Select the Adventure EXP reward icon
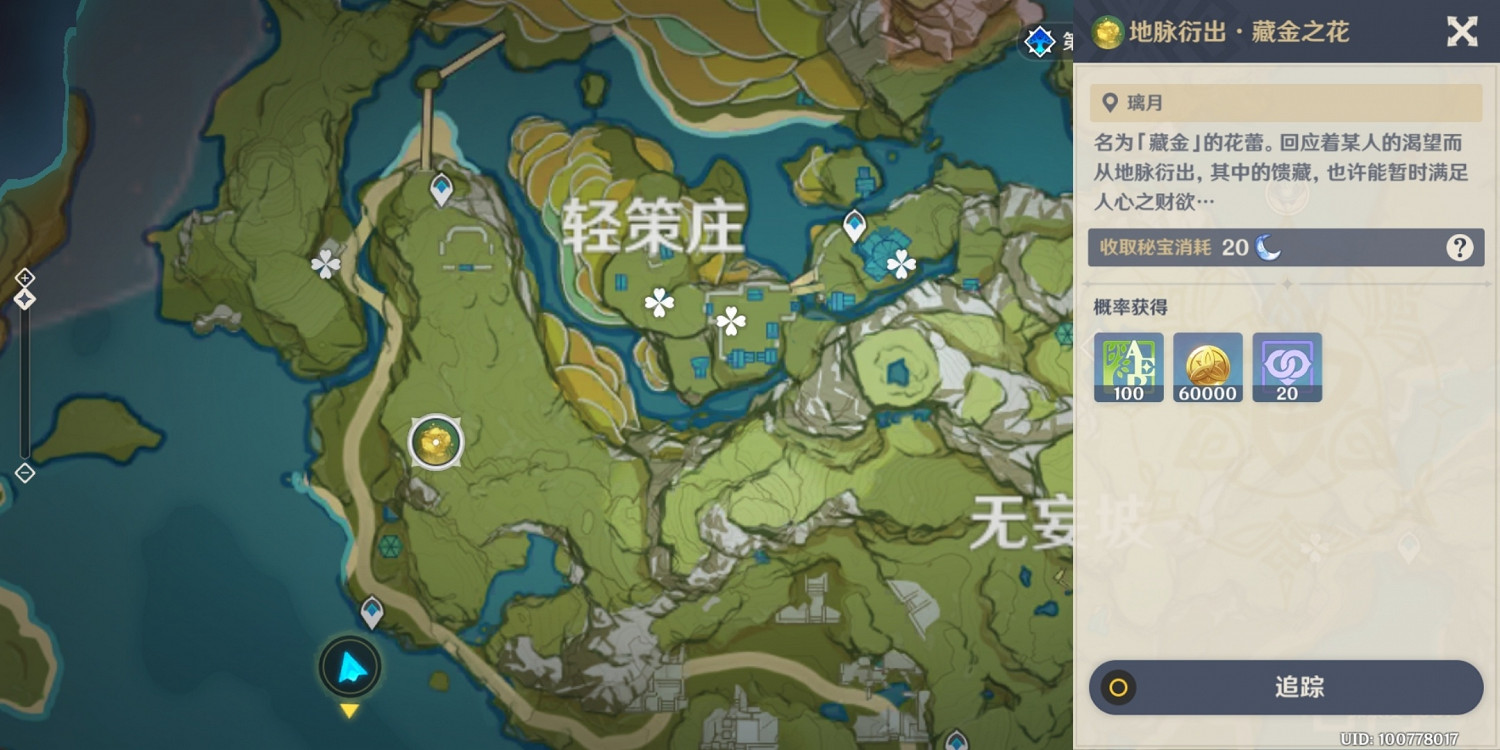 coord(1128,366)
